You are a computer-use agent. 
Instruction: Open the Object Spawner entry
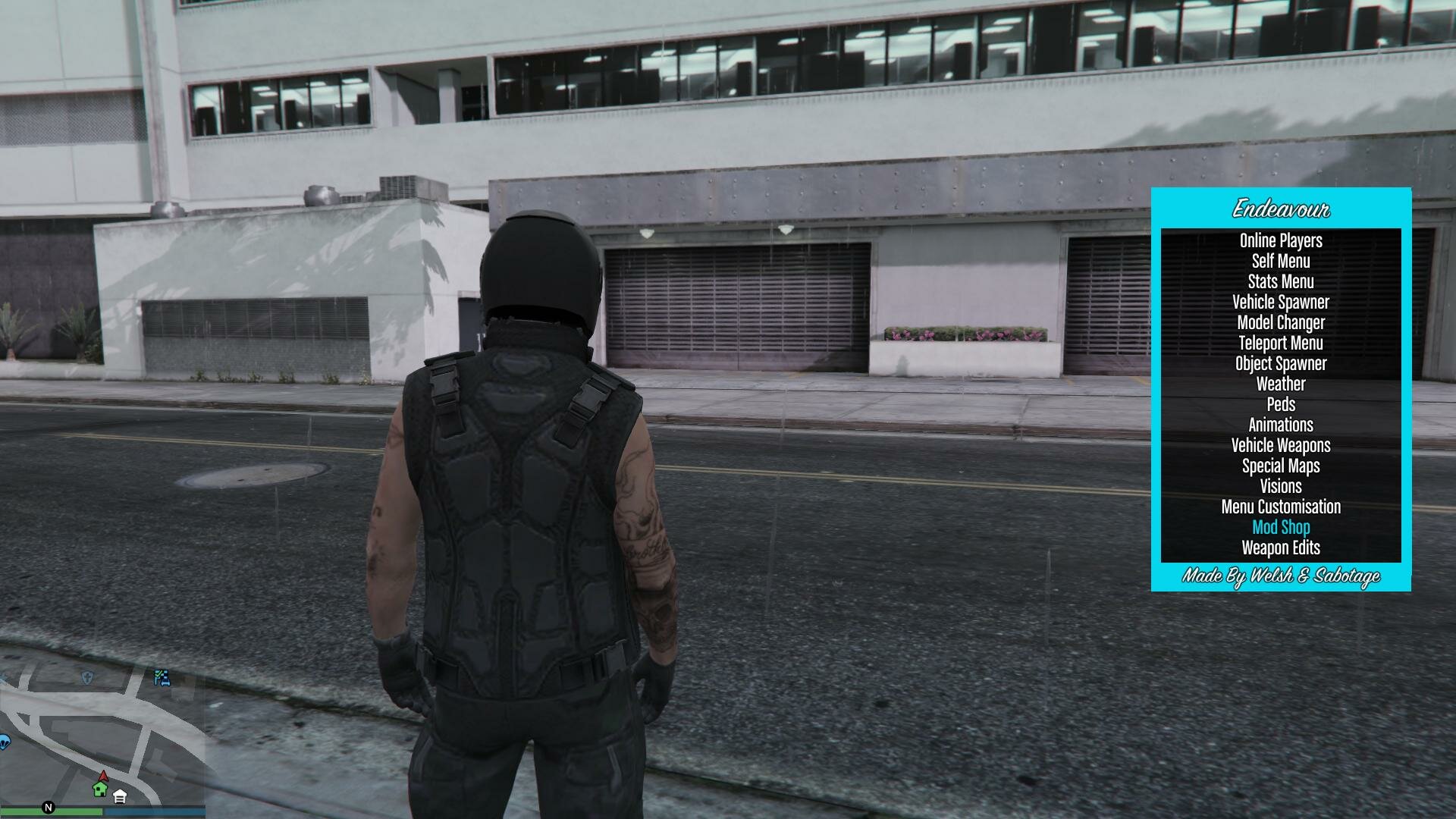pos(1281,364)
